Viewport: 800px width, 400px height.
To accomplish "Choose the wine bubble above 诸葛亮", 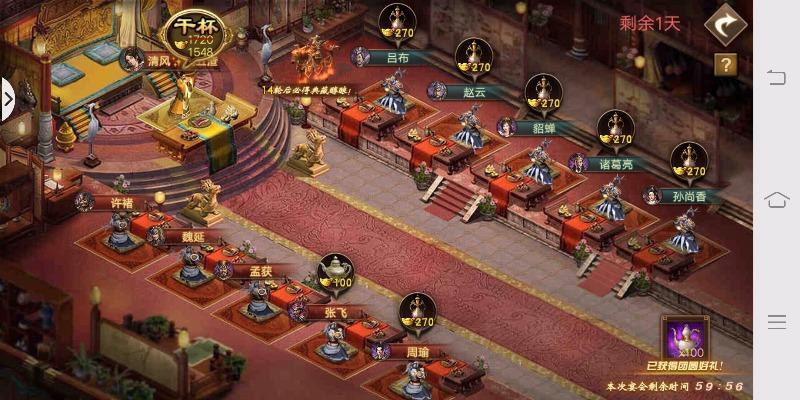I will (x=615, y=130).
